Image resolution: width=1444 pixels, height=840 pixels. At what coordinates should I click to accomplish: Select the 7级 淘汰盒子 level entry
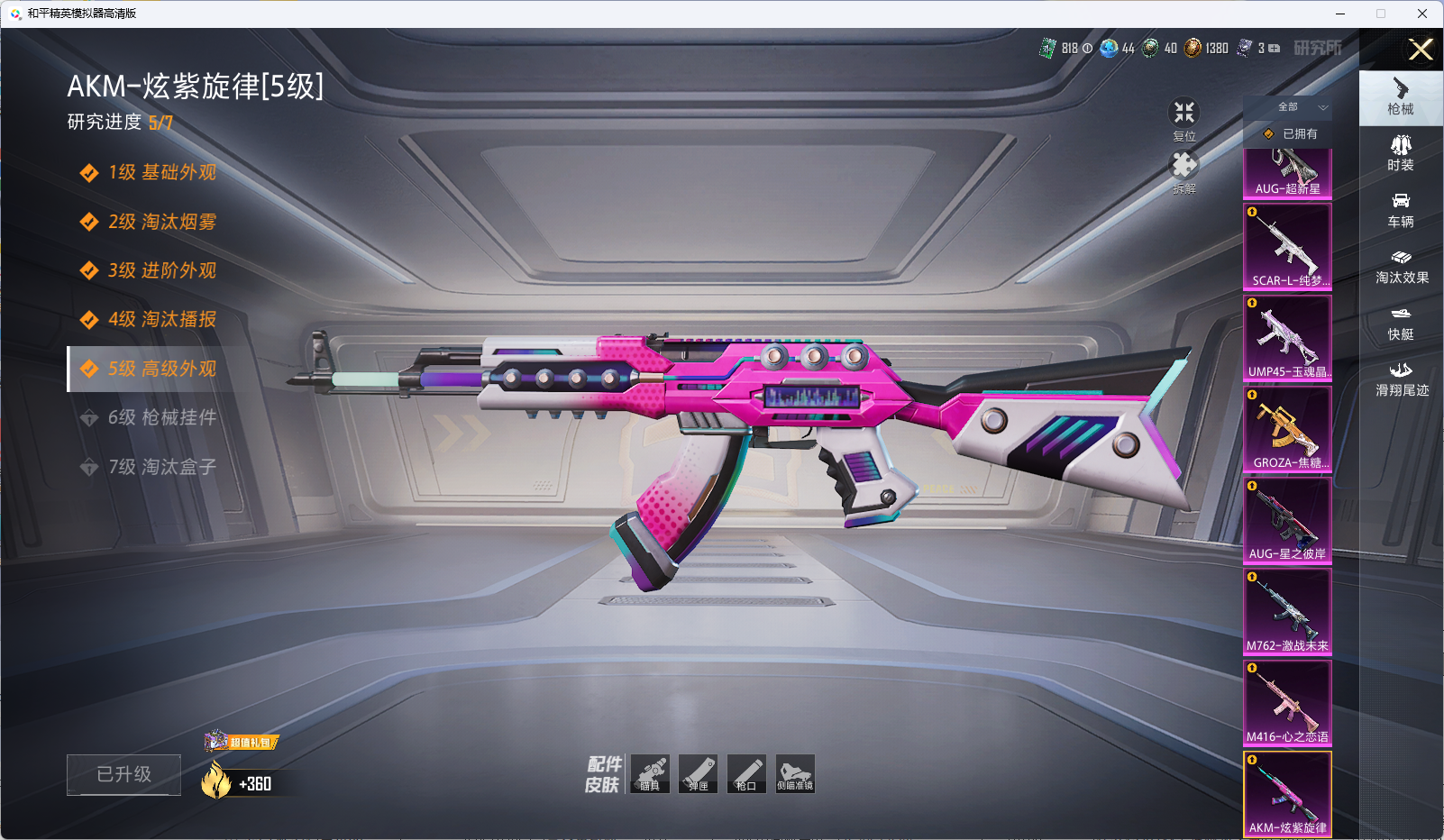click(x=161, y=467)
